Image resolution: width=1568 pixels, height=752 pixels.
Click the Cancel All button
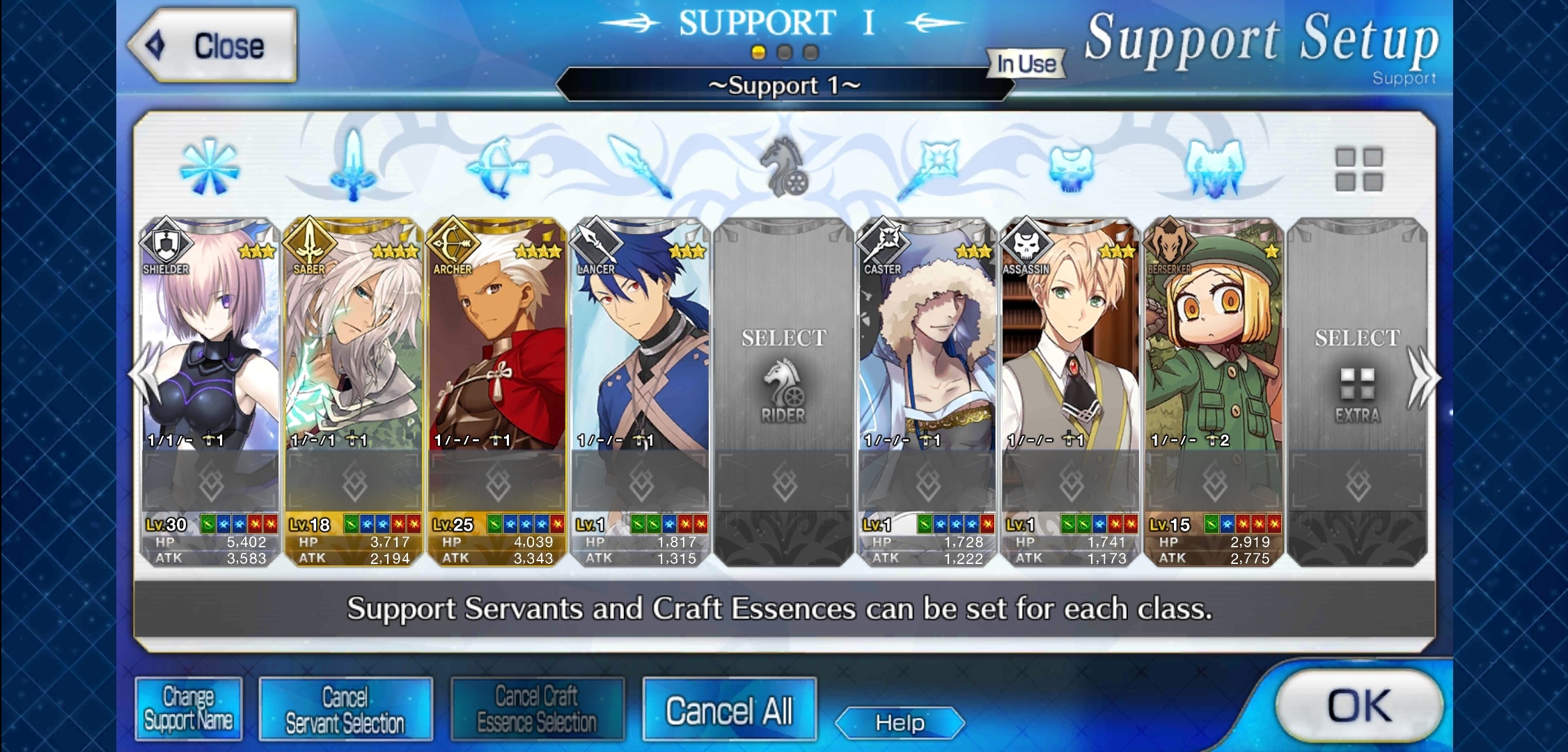pos(729,710)
